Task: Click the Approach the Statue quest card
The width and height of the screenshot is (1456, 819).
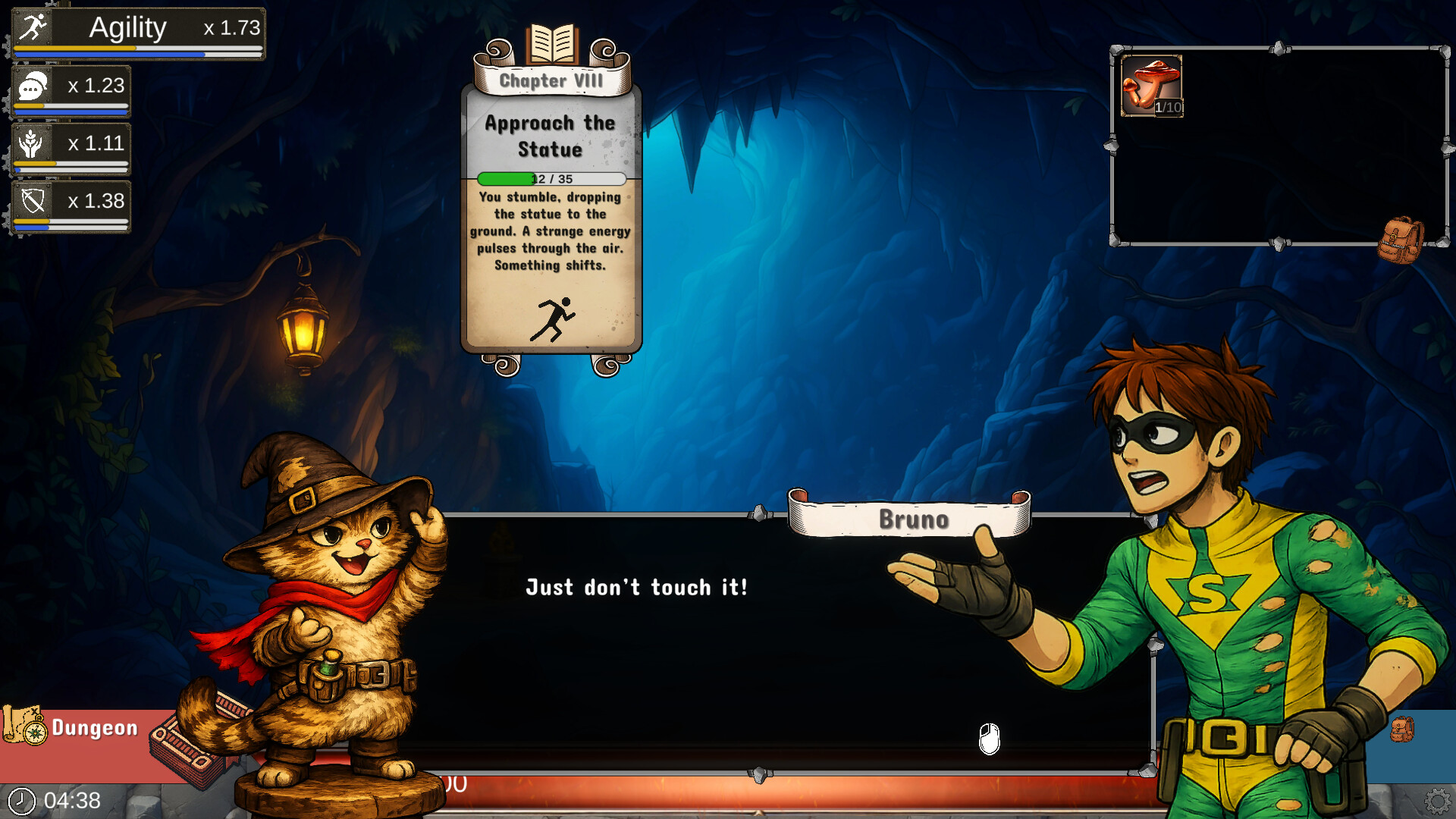Action: pyautogui.click(x=551, y=227)
